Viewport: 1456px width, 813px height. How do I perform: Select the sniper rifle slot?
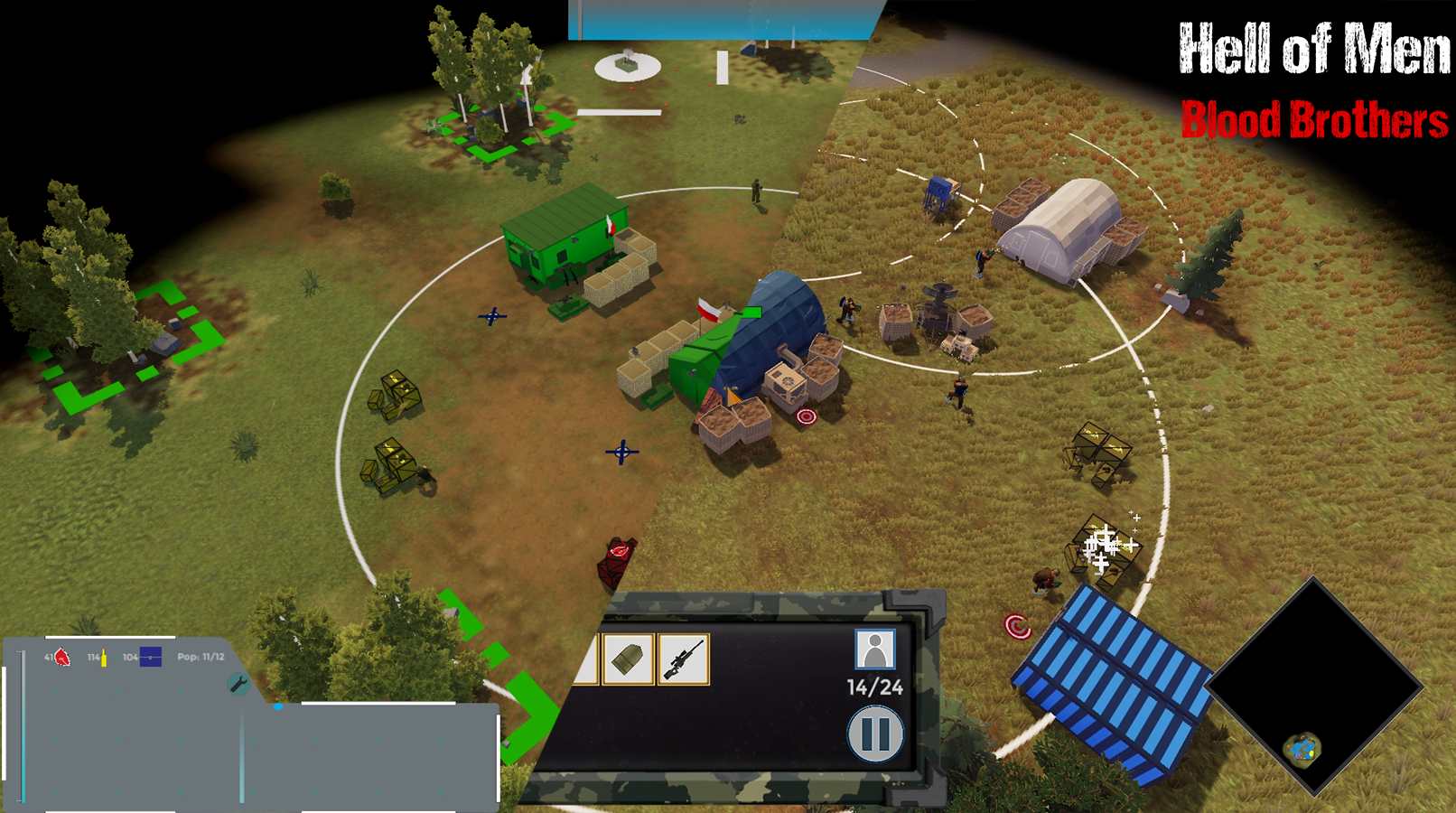coord(684,659)
